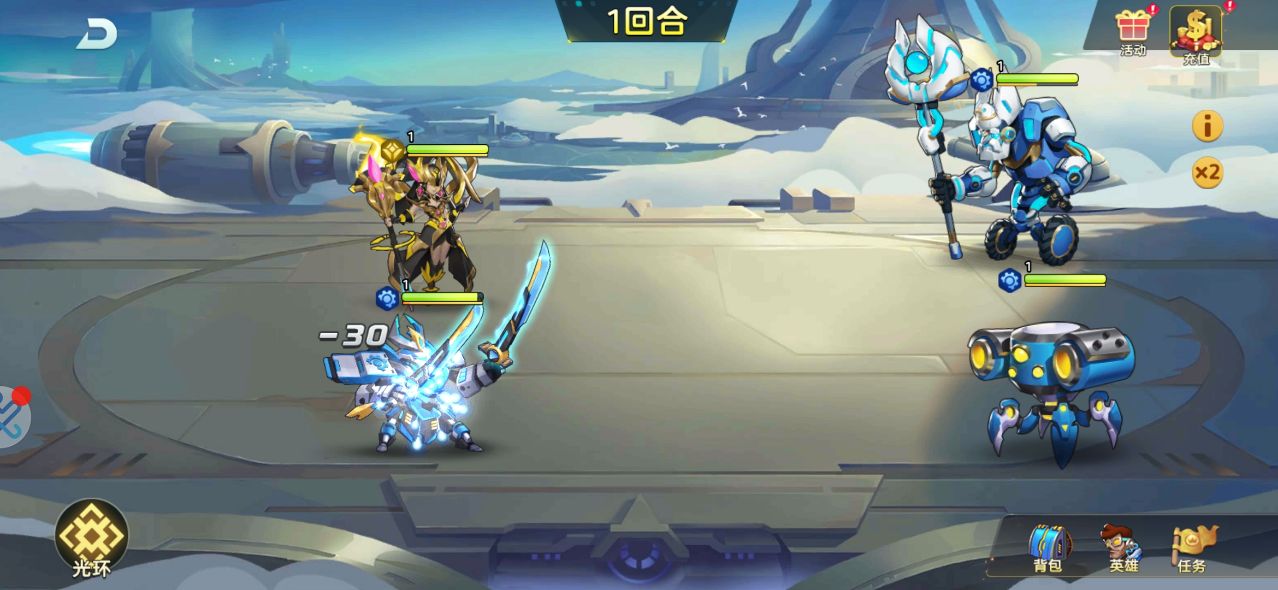Show battle info with the orange i button

pyautogui.click(x=1207, y=126)
